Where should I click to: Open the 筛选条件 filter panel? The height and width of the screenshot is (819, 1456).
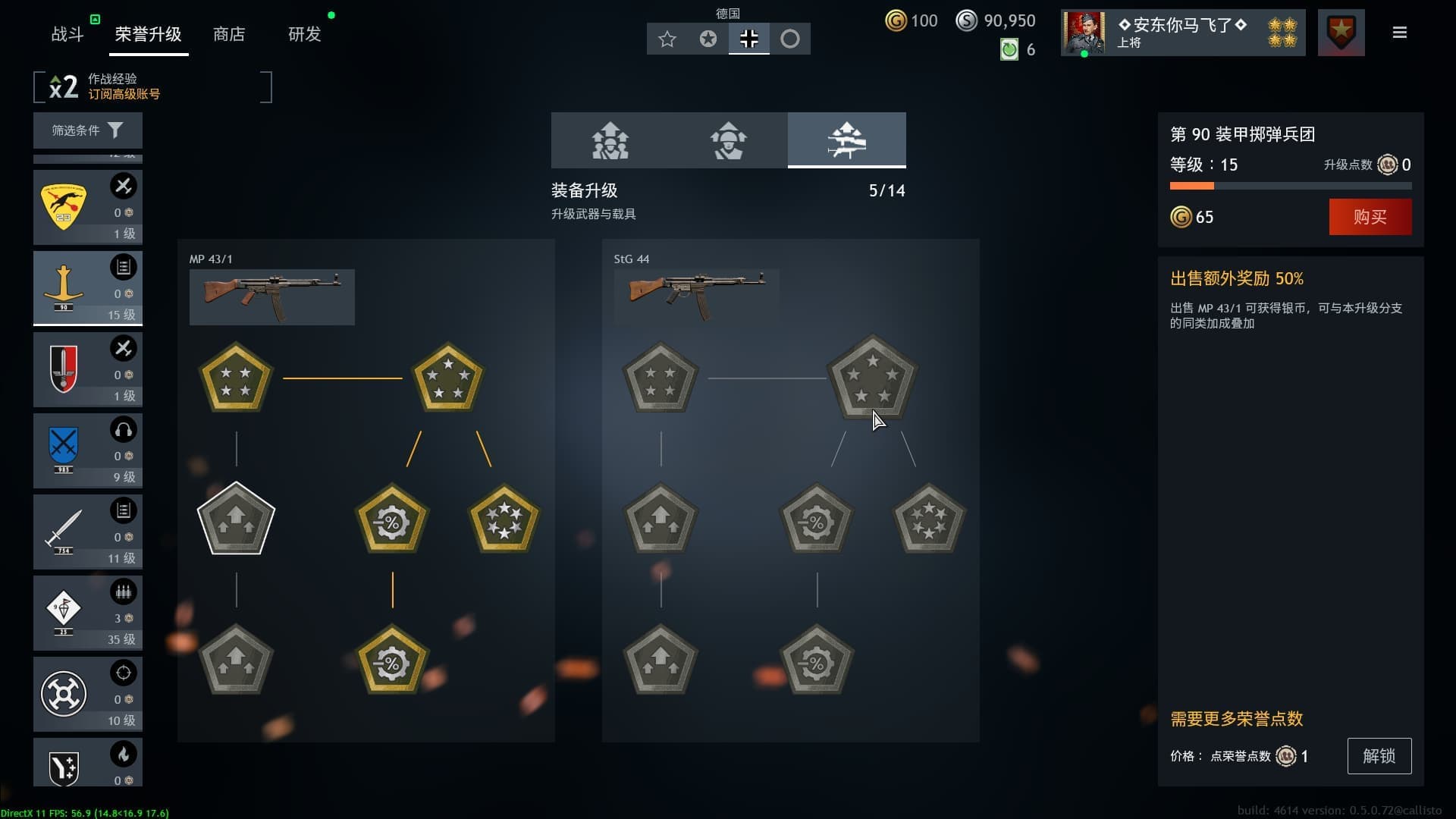coord(87,130)
